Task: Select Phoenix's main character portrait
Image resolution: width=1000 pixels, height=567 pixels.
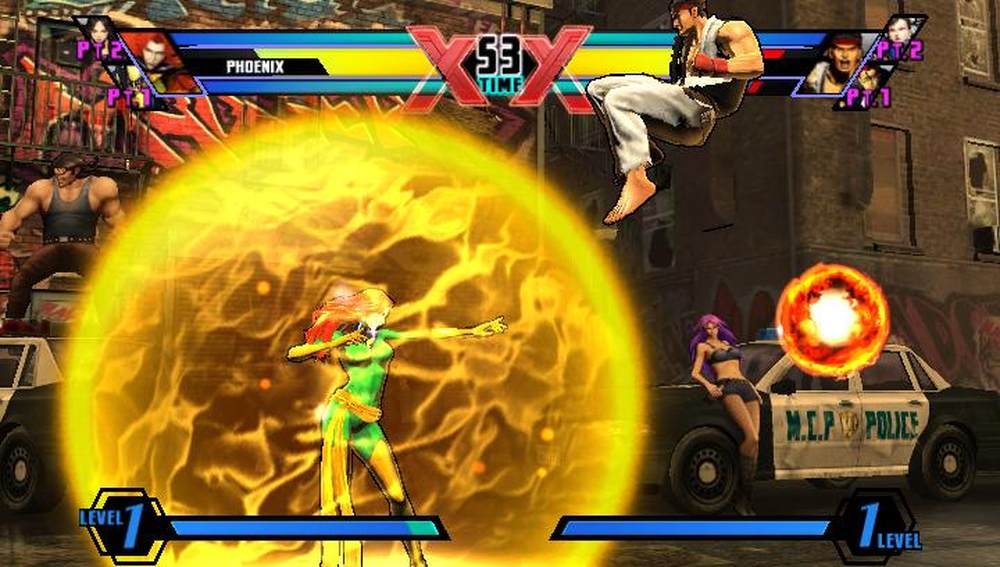Action: (x=152, y=62)
